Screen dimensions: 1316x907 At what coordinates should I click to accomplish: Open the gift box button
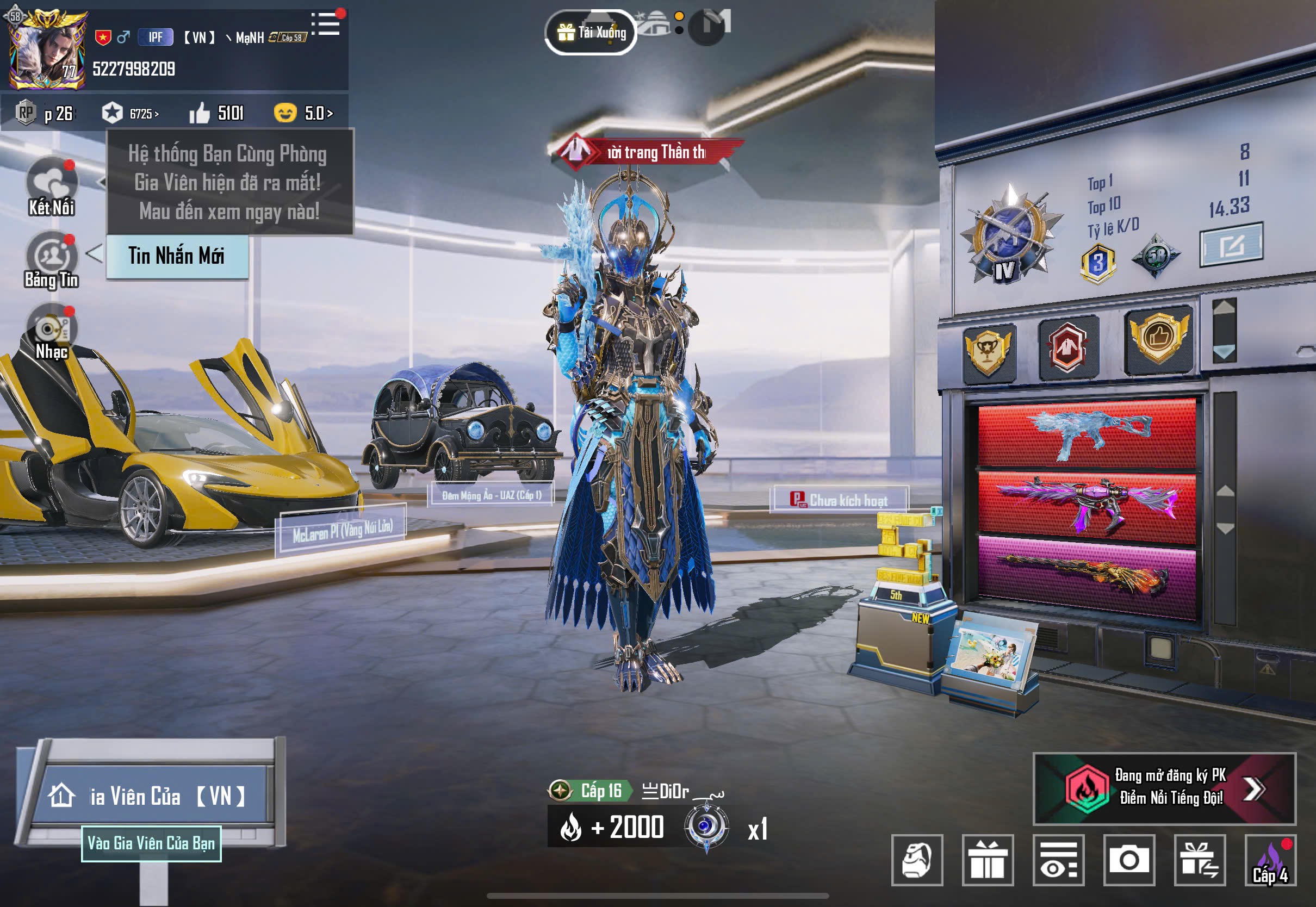[988, 860]
